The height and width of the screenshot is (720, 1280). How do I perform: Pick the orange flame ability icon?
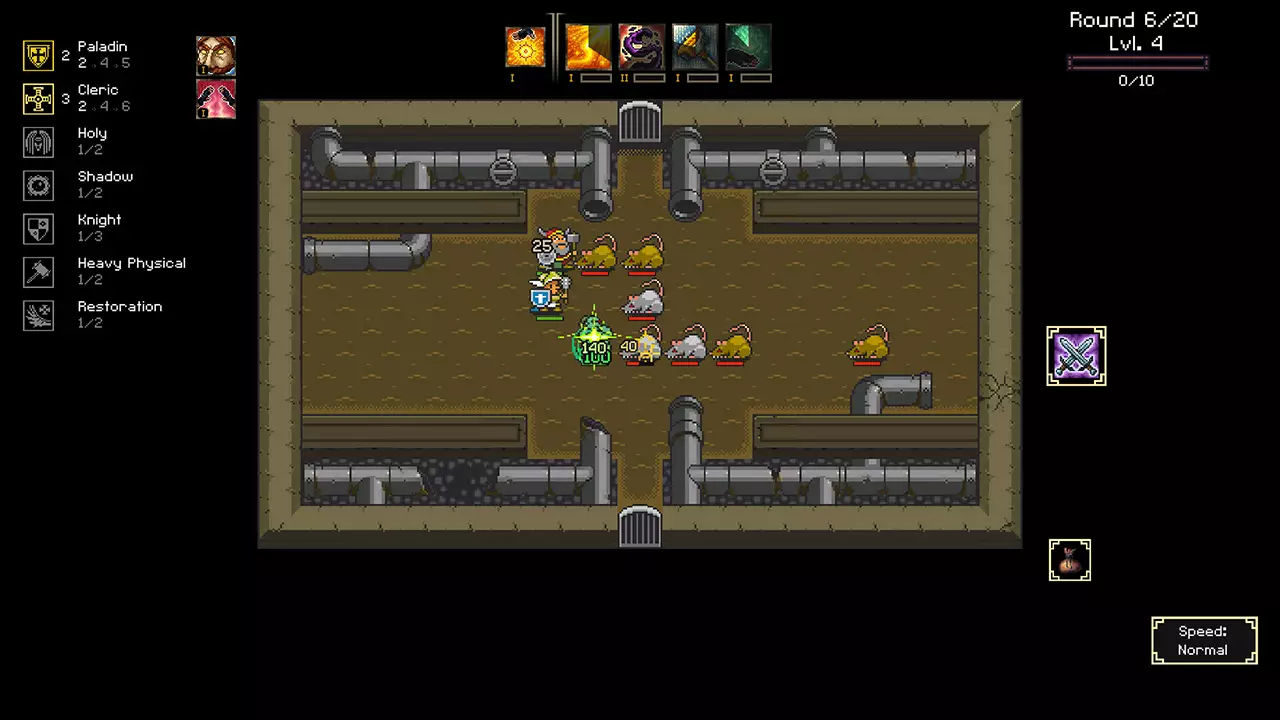click(588, 47)
